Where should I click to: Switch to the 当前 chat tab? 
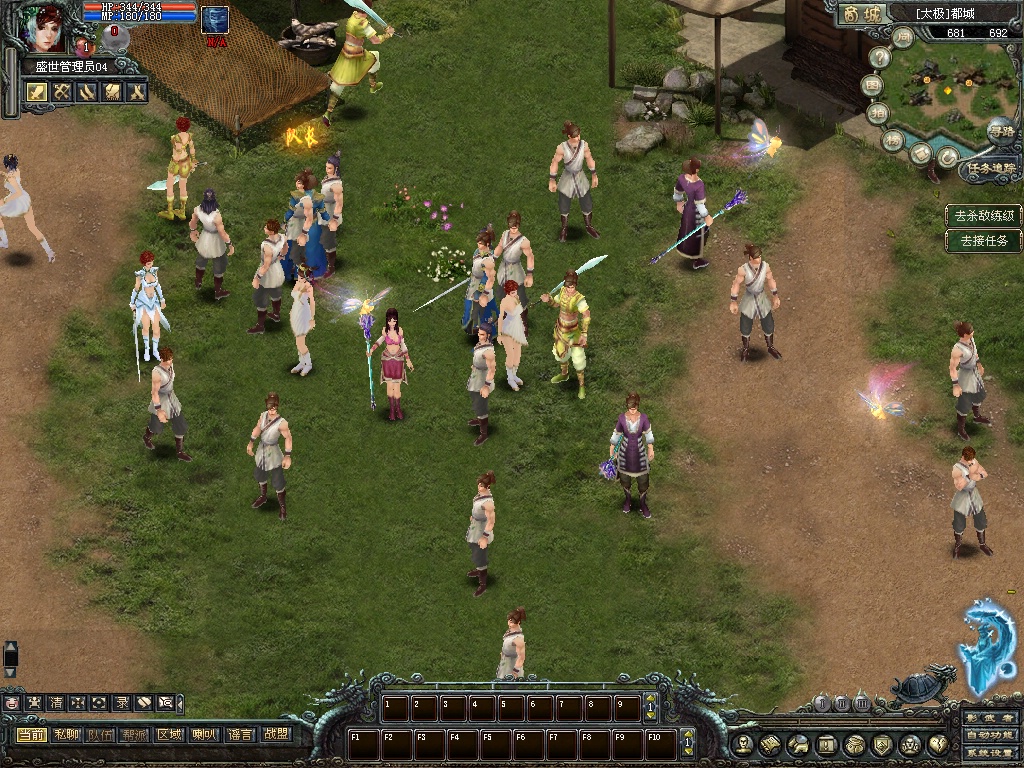(x=31, y=735)
